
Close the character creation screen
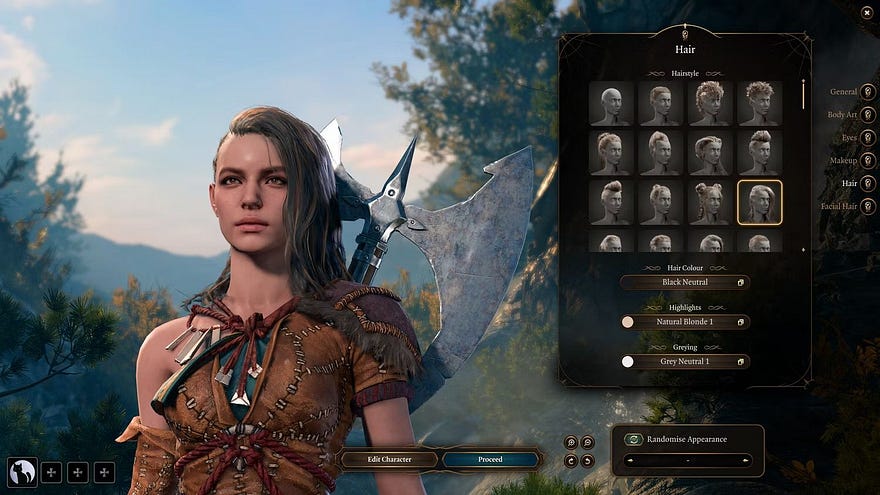coord(866,12)
